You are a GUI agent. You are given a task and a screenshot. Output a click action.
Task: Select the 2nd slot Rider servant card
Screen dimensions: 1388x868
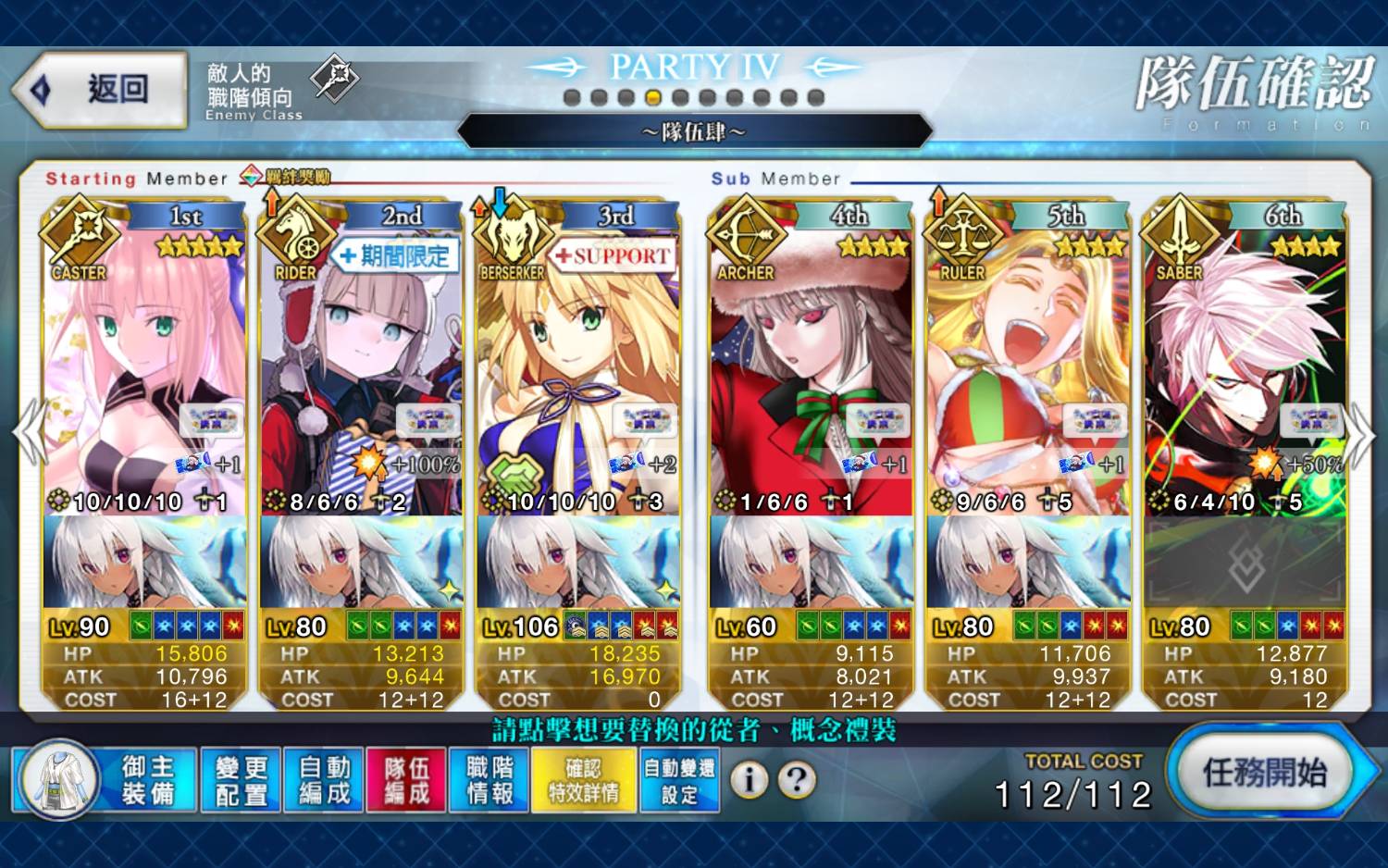point(362,370)
